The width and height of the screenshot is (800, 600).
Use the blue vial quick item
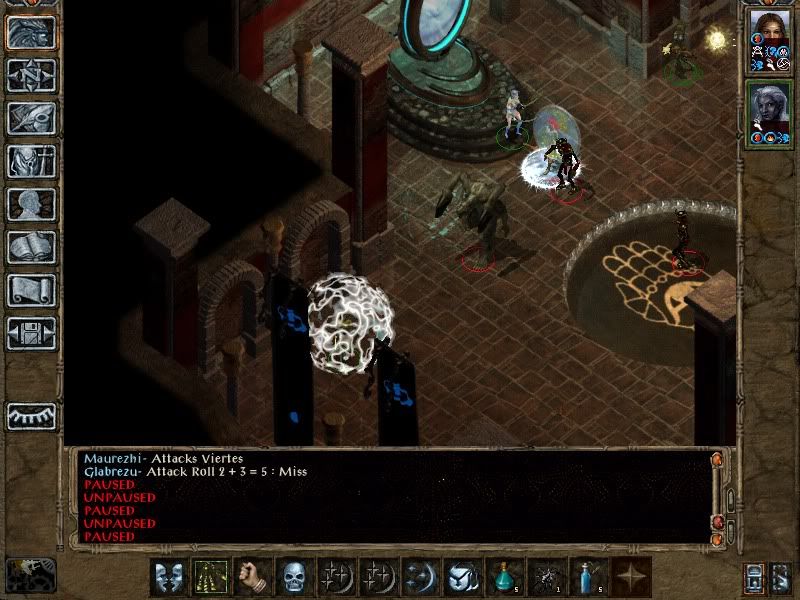point(589,577)
